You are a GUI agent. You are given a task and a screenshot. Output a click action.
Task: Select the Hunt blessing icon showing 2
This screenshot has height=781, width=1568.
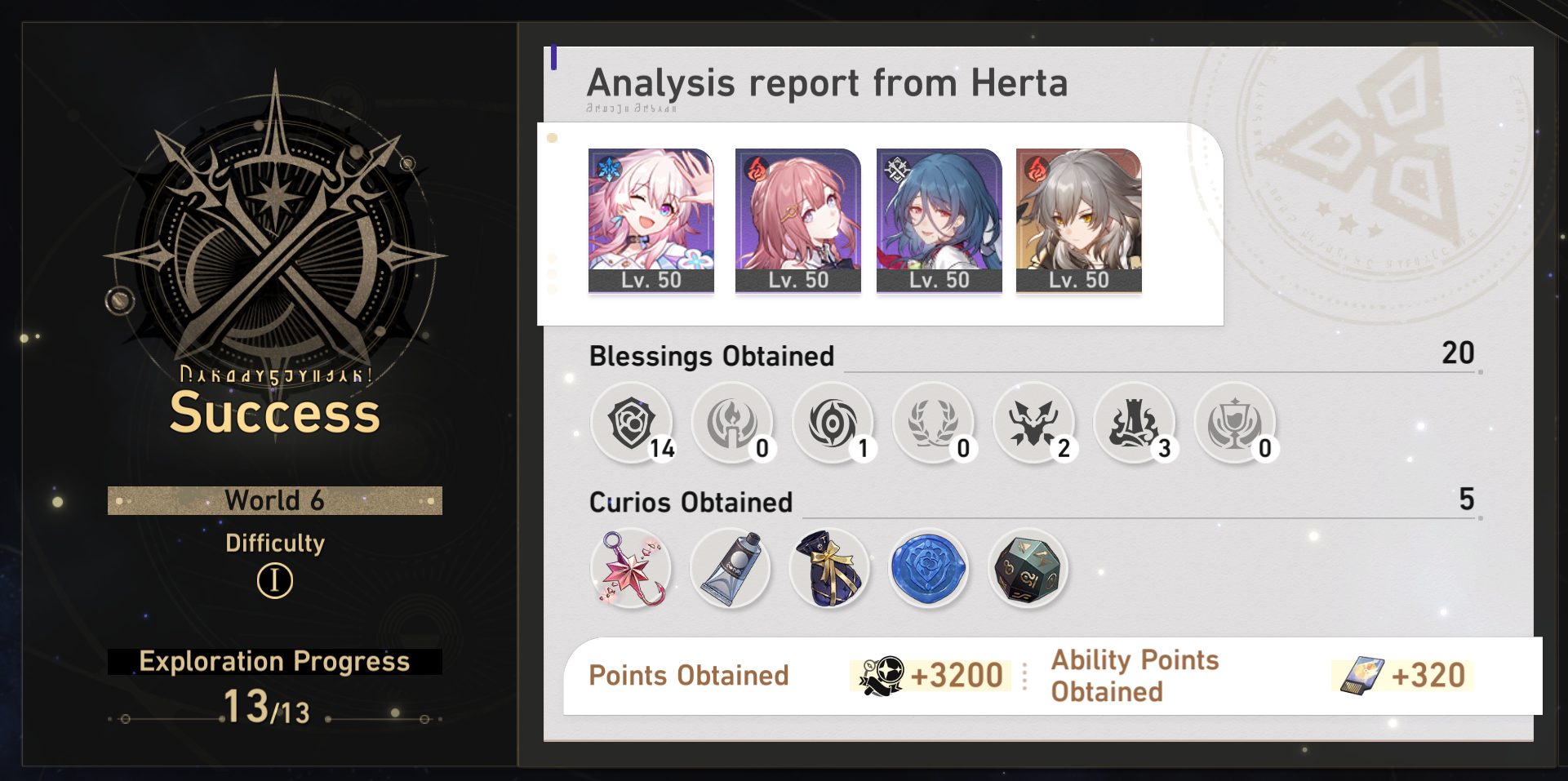click(x=1034, y=424)
